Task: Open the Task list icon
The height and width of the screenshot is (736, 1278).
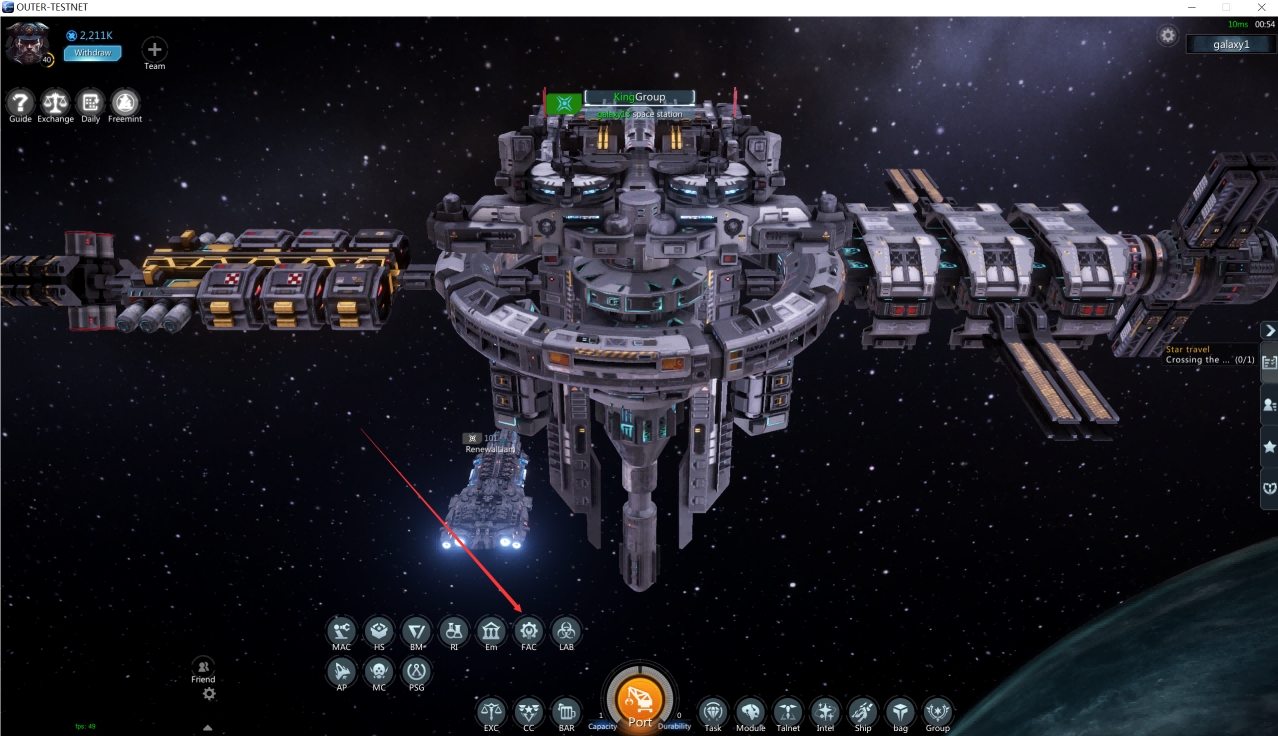Action: pyautogui.click(x=713, y=712)
